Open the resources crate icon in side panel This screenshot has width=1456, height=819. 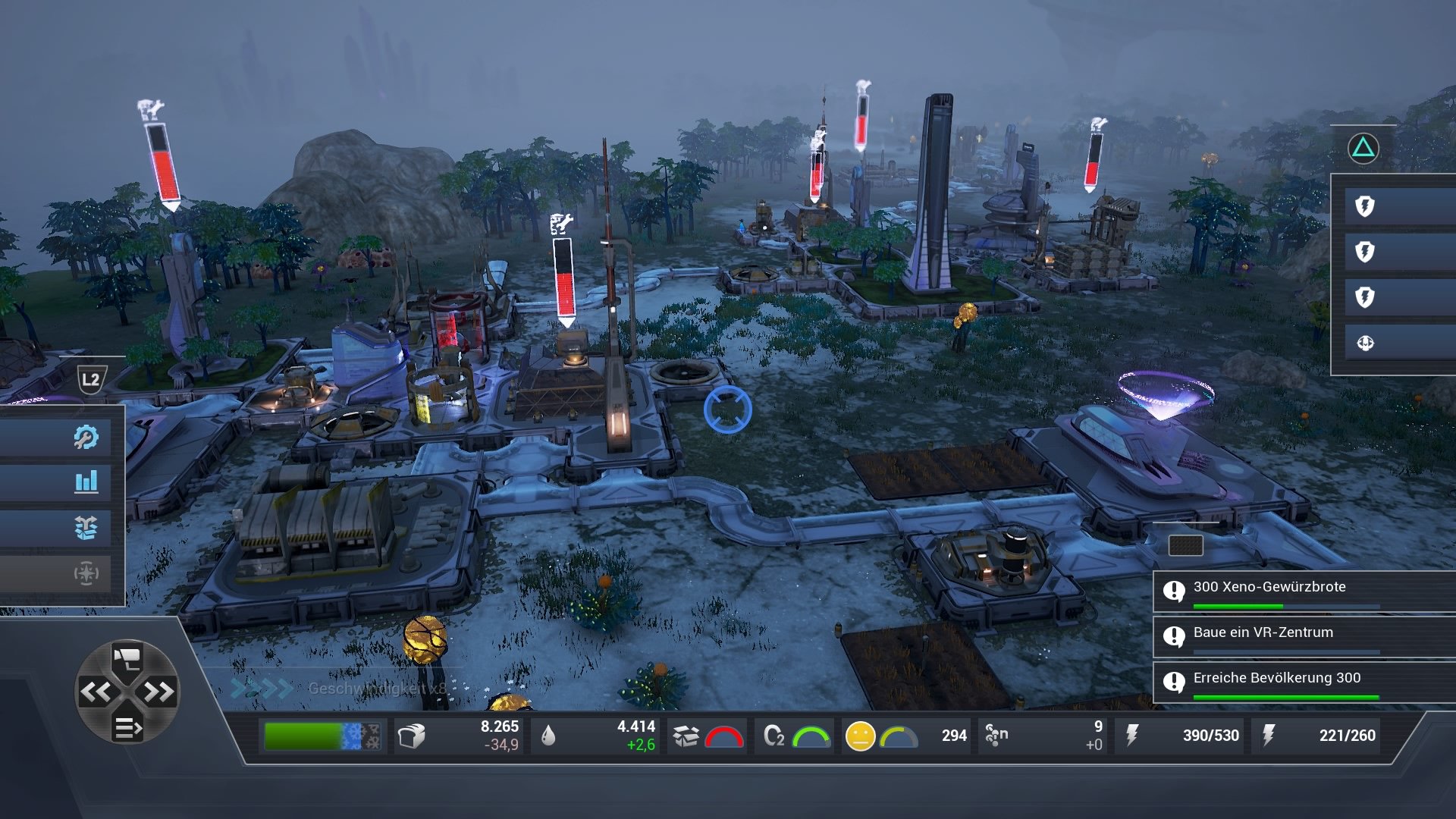(88, 526)
